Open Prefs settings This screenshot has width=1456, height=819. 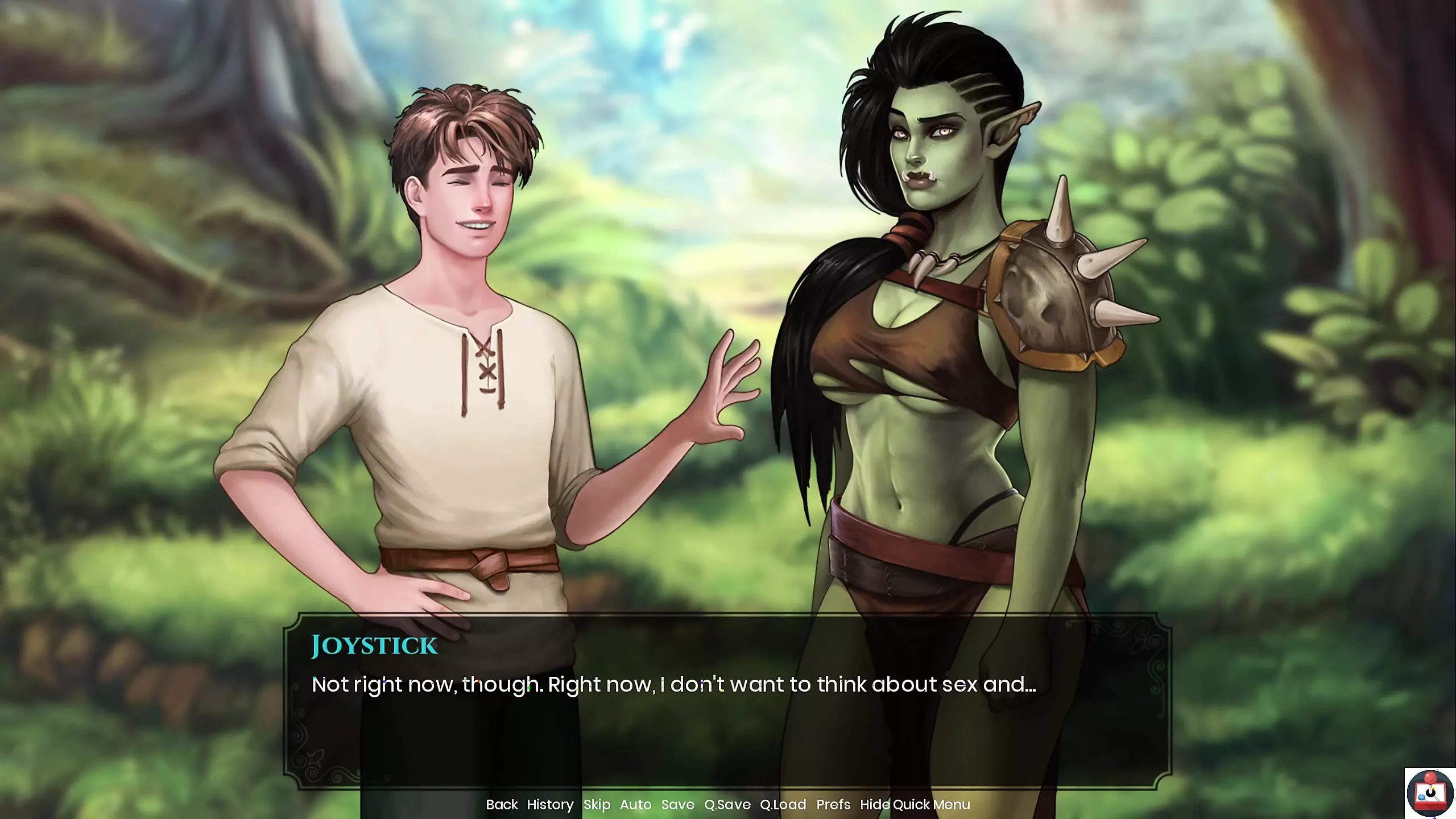tap(833, 804)
